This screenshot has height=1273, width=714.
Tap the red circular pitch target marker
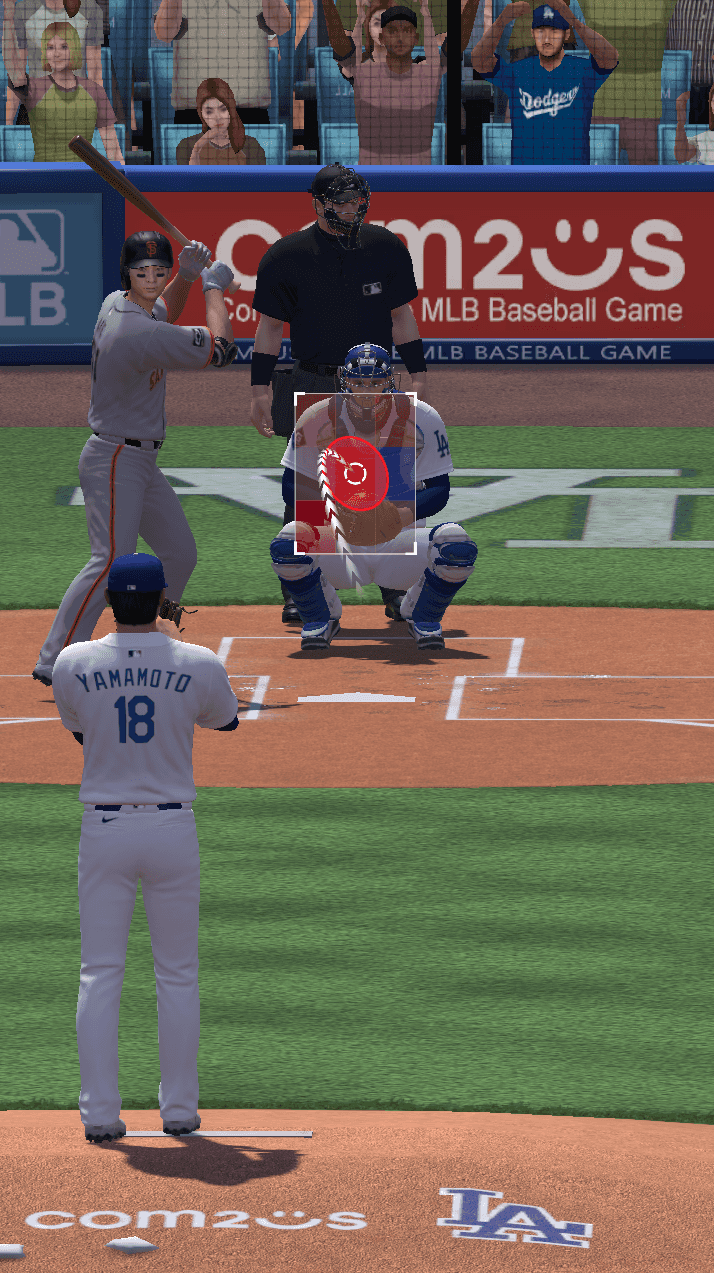[354, 473]
